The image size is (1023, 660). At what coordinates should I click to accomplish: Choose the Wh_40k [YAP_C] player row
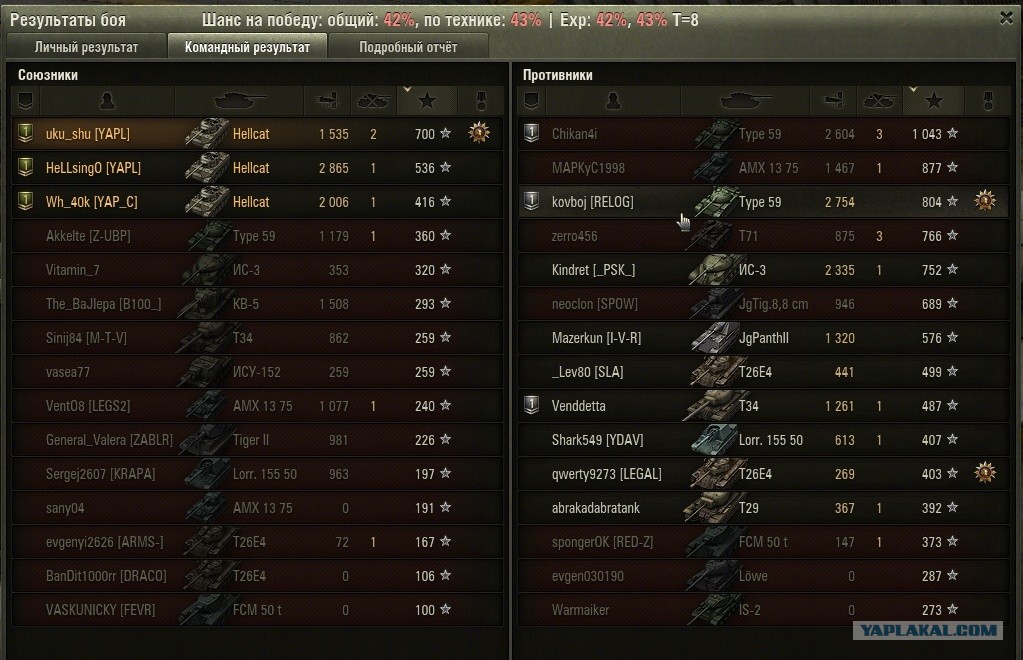(91, 202)
